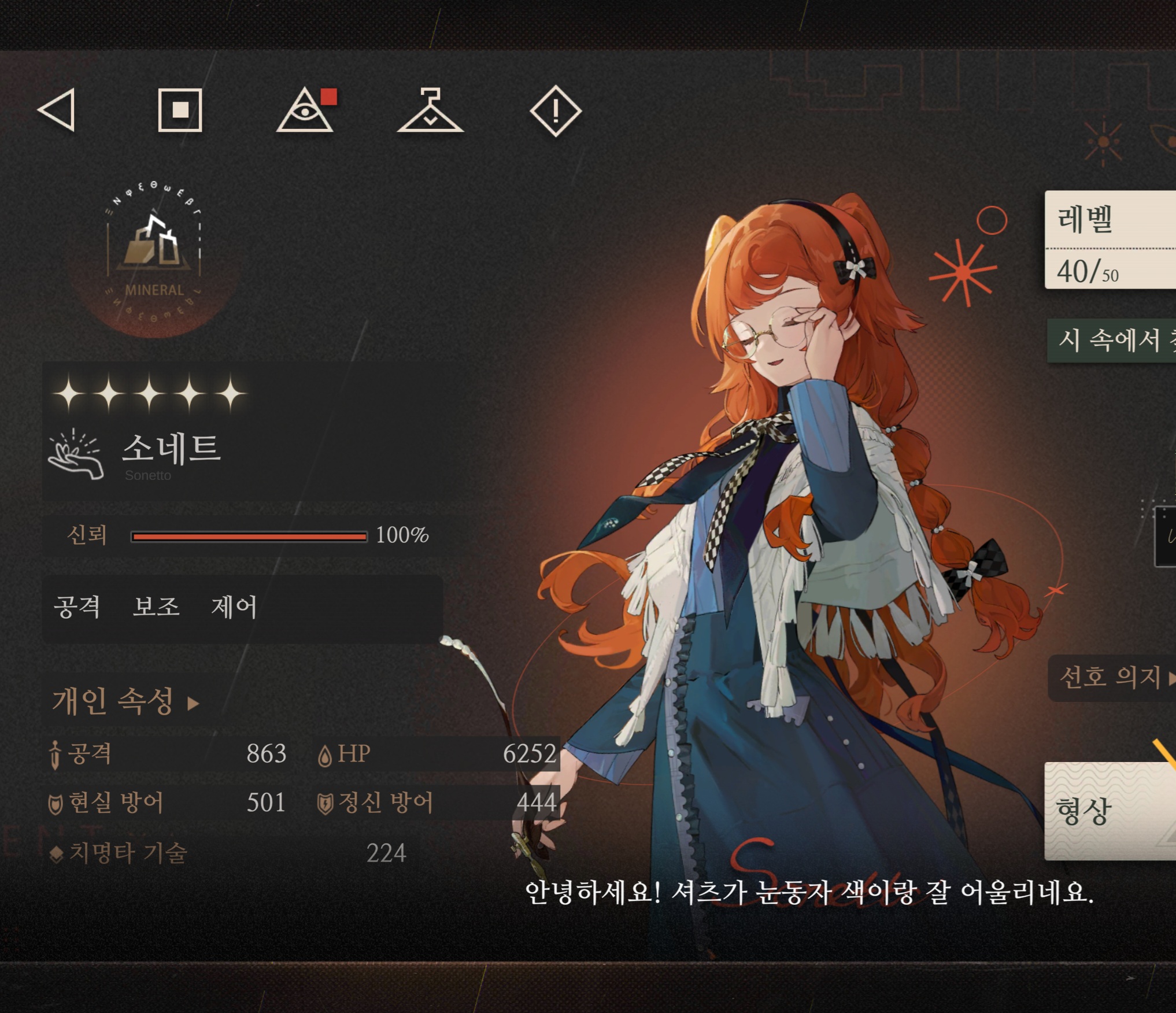Expand the 개인 속성 attributes section

click(x=125, y=701)
